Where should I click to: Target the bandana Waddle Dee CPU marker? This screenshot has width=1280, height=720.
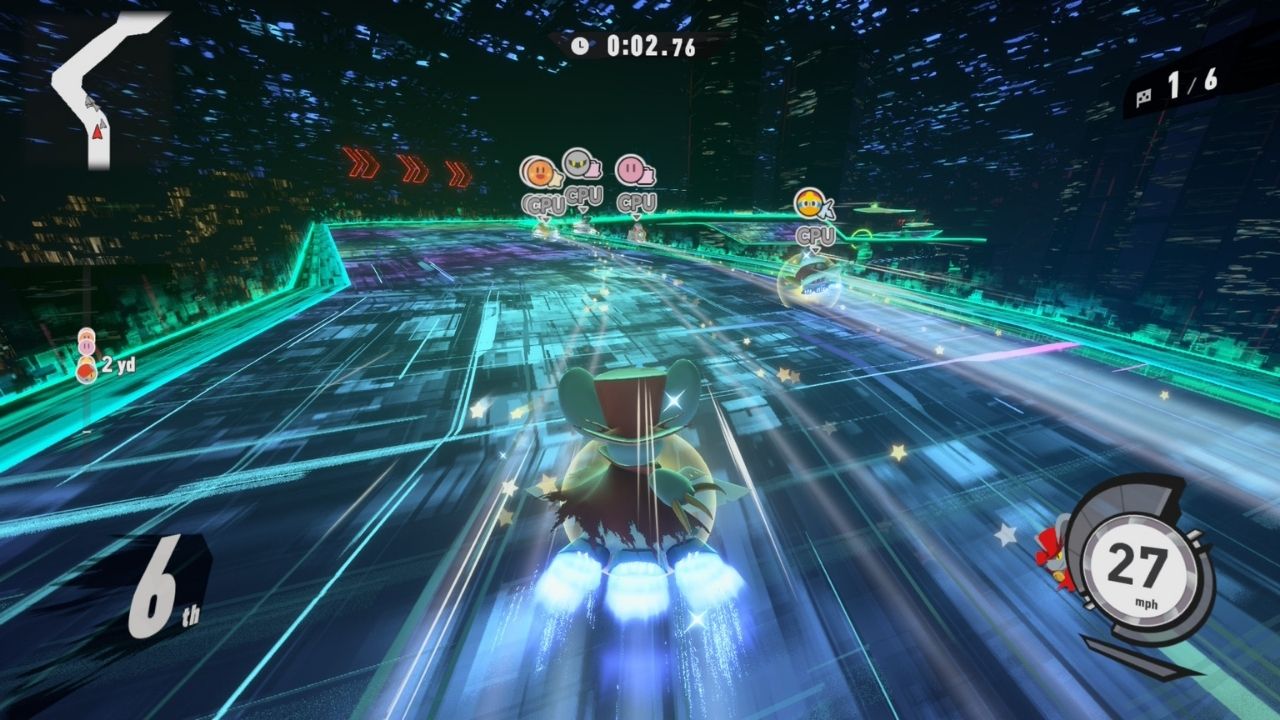click(x=811, y=205)
